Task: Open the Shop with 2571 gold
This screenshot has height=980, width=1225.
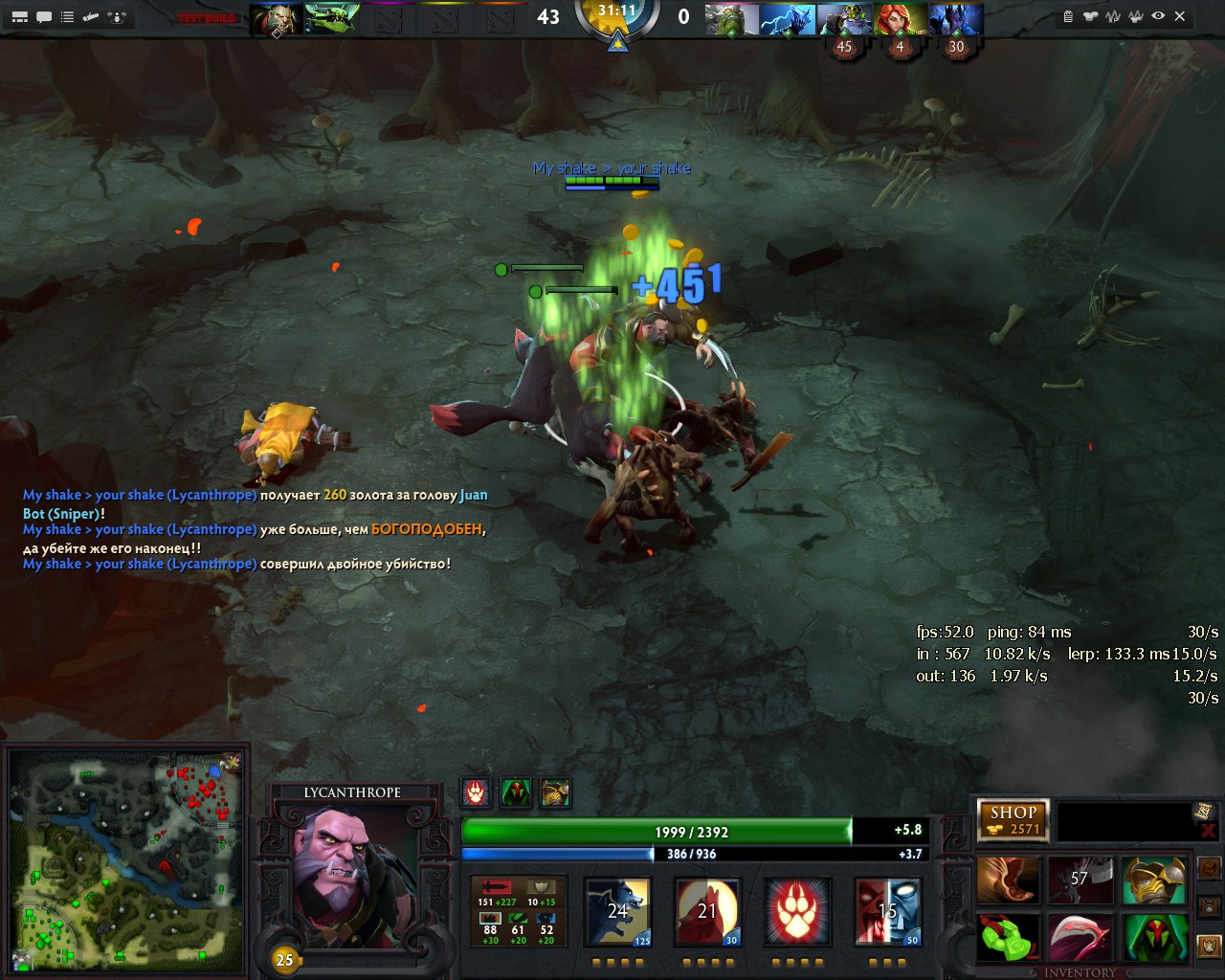Action: pyautogui.click(x=1013, y=820)
